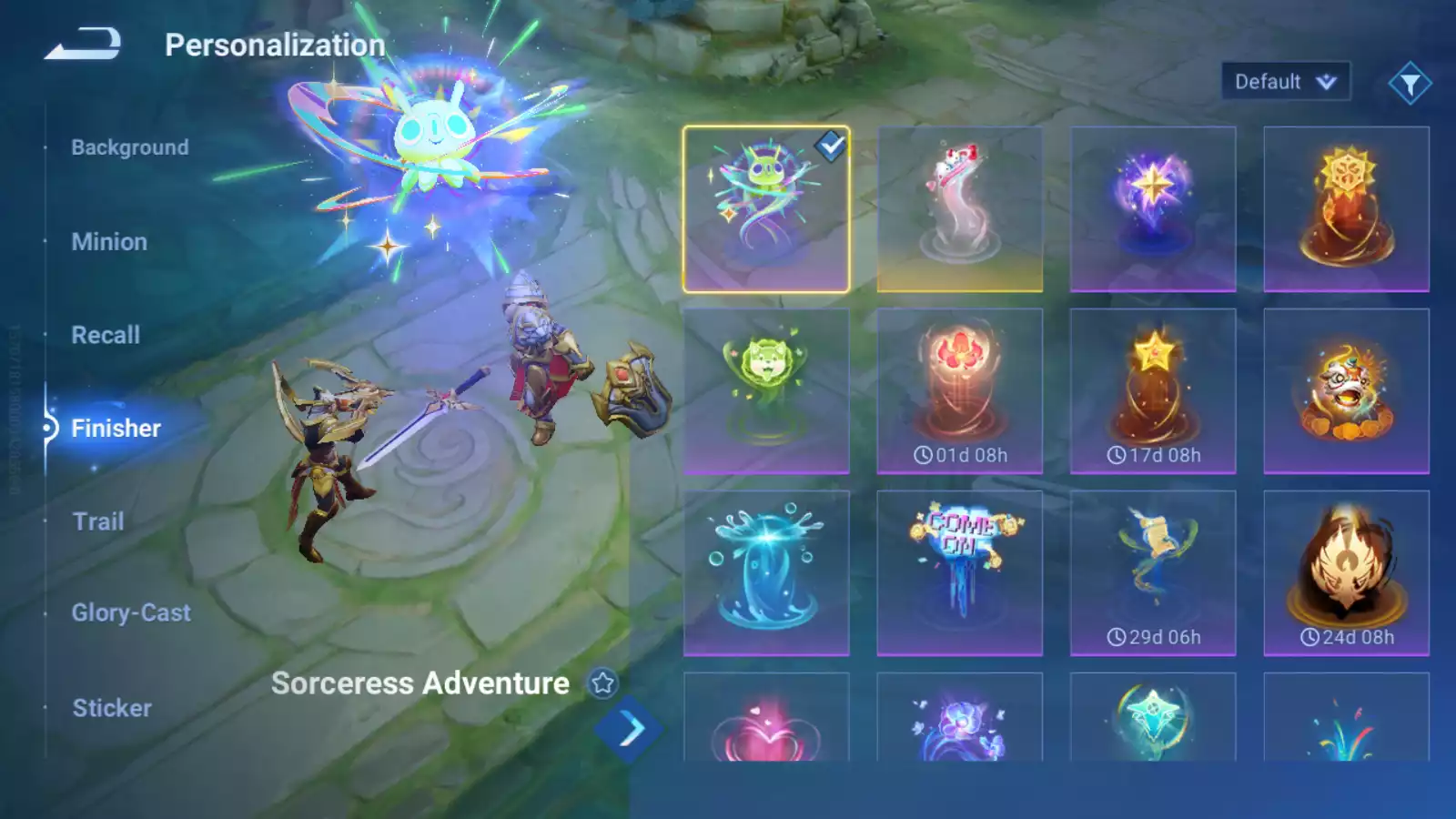The height and width of the screenshot is (819, 1456).
Task: Open the Glory-Cast category
Action: click(131, 613)
